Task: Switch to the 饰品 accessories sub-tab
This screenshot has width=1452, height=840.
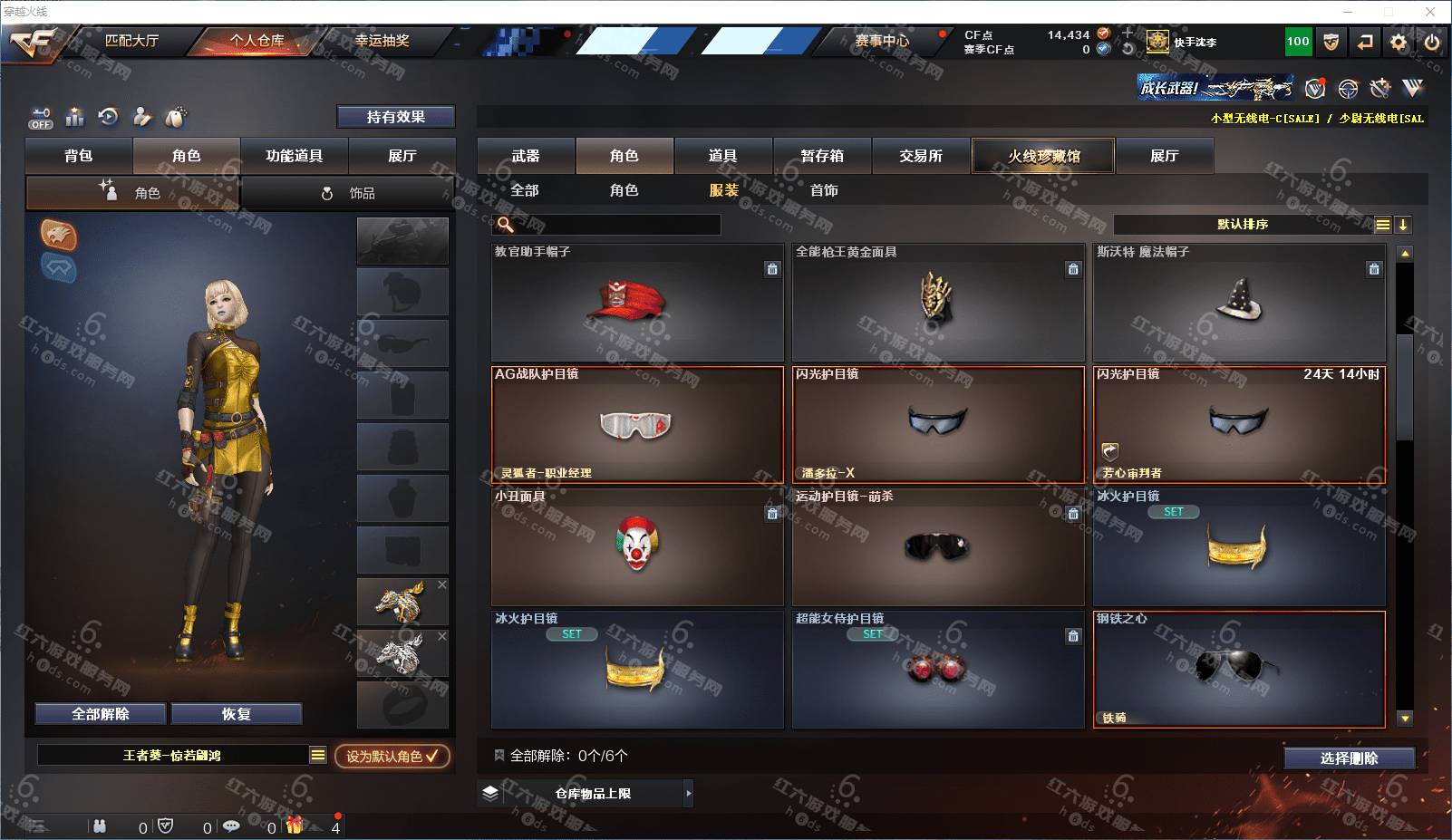Action: pos(349,193)
